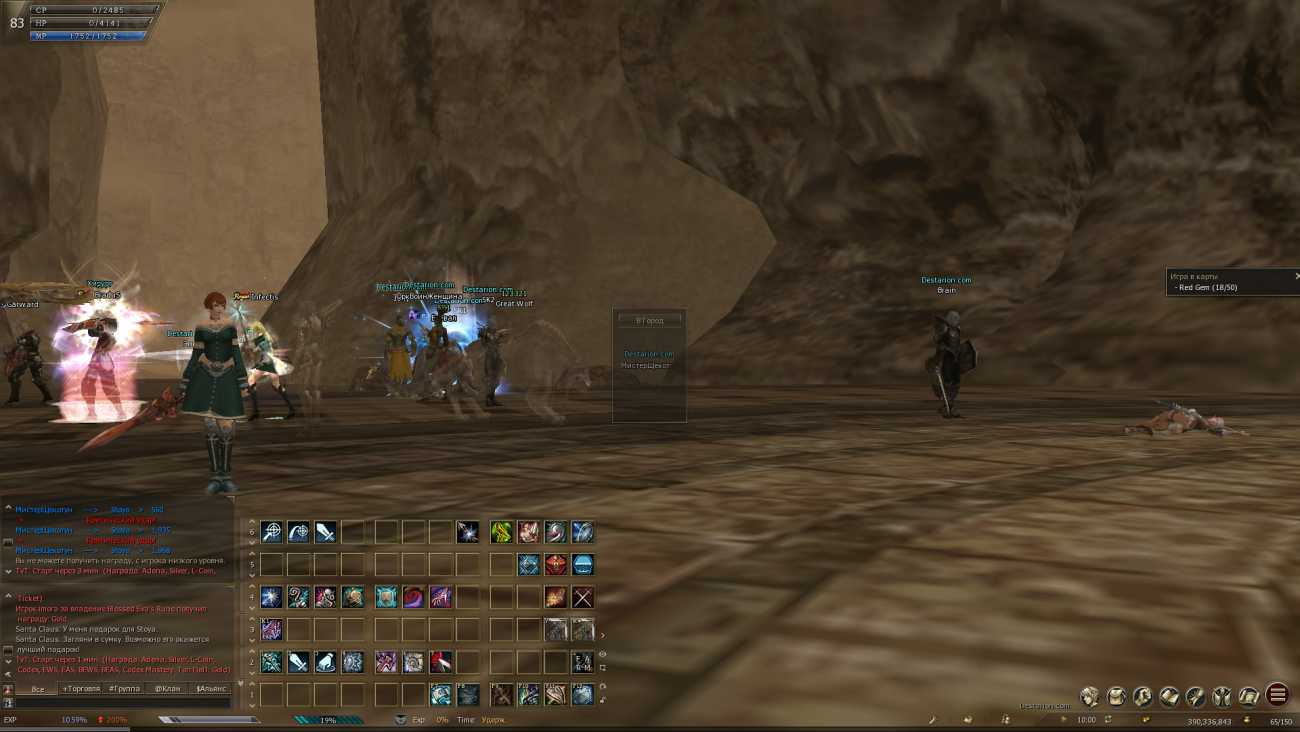Viewport: 1300px width, 732px height.
Task: Use the red armor skill icon
Action: pos(555,565)
